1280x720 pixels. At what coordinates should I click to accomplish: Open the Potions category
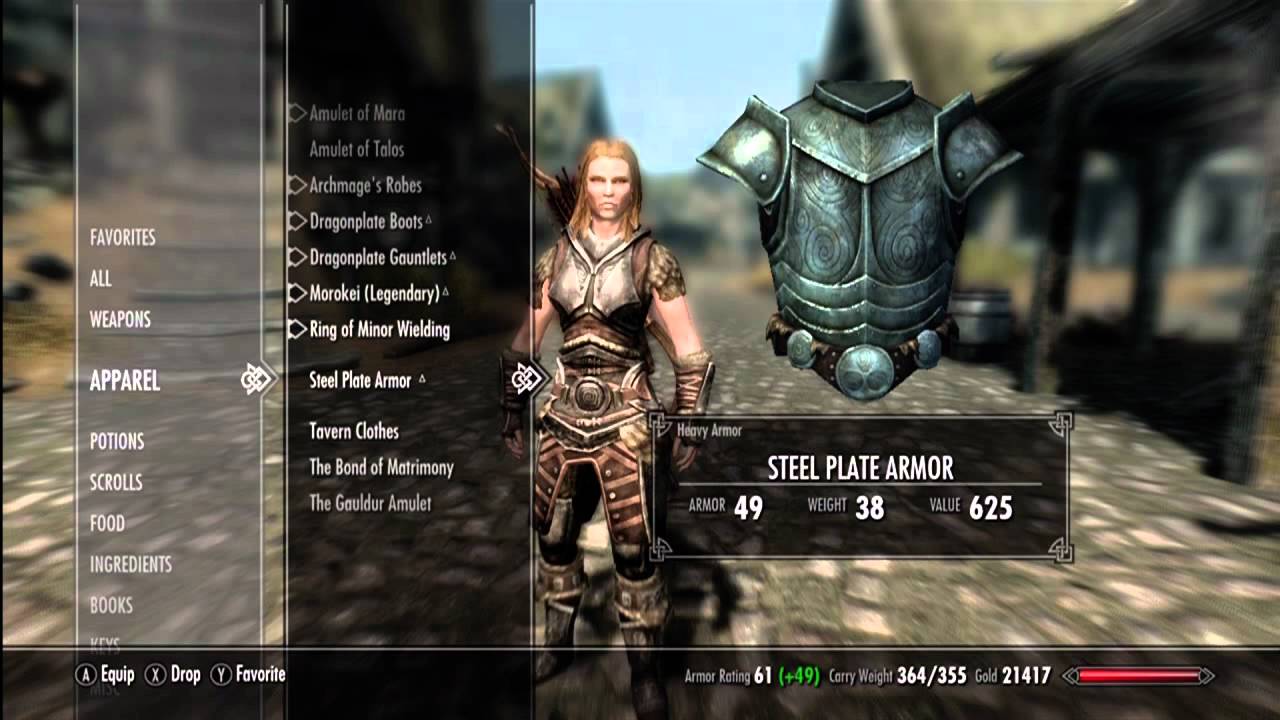pos(117,442)
